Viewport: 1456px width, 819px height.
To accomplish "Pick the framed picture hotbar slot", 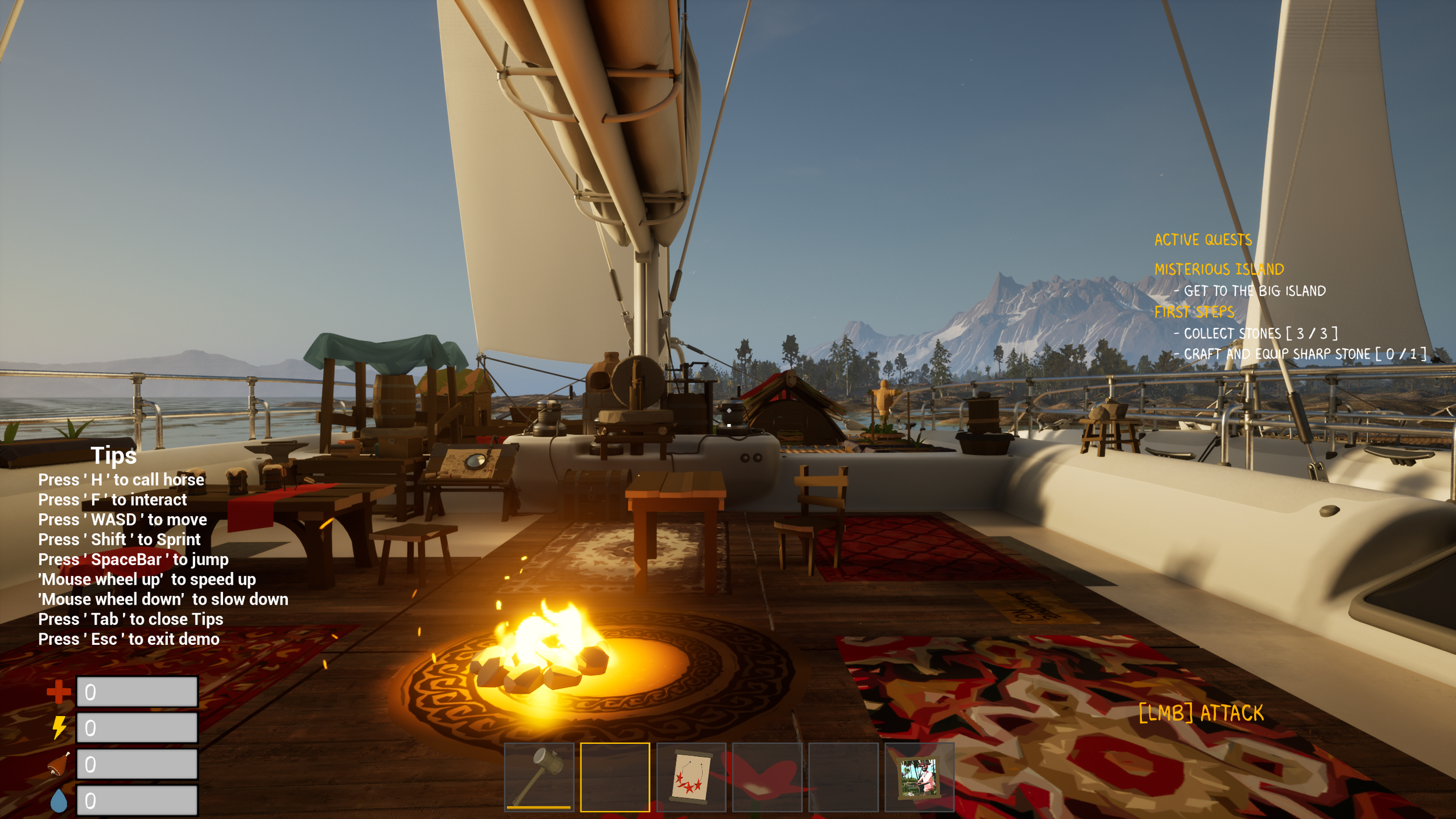I will [x=919, y=776].
